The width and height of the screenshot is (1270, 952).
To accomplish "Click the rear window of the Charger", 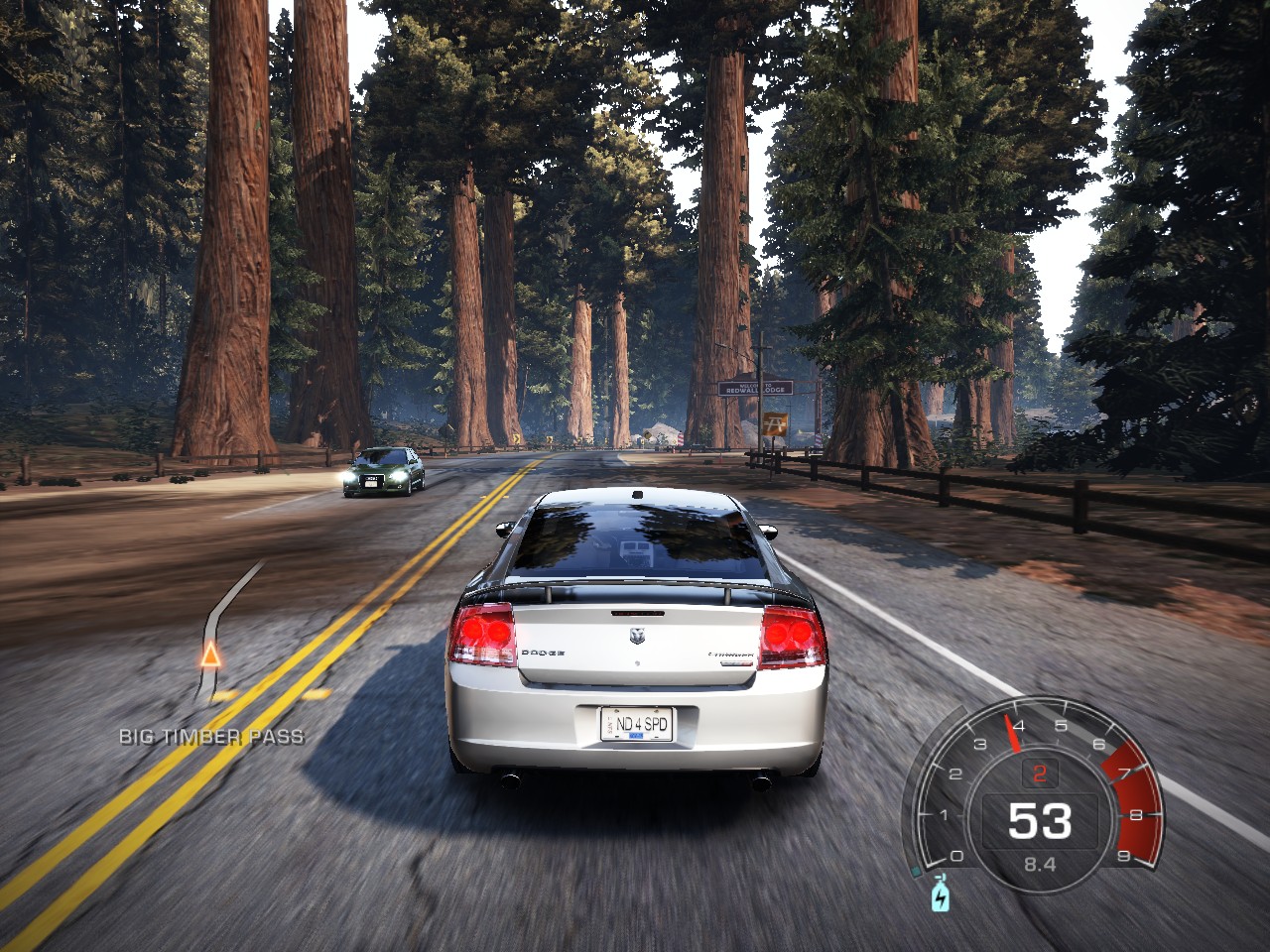I will [635, 540].
